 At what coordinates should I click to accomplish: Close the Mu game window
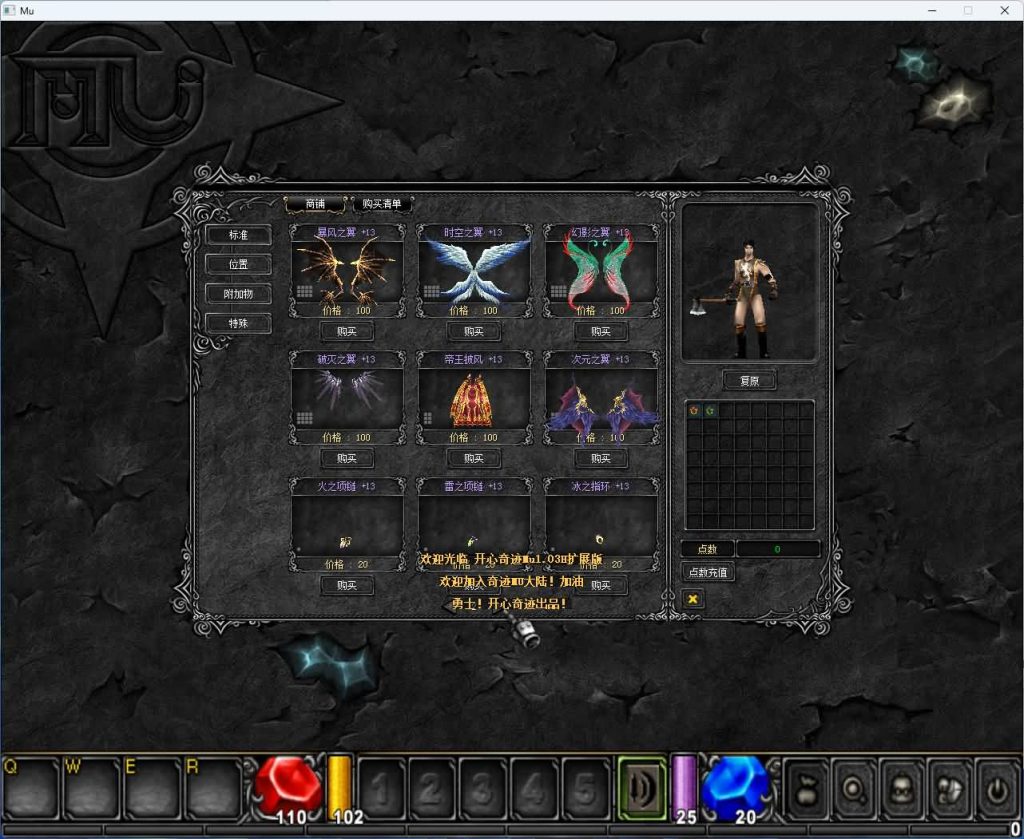click(1004, 10)
